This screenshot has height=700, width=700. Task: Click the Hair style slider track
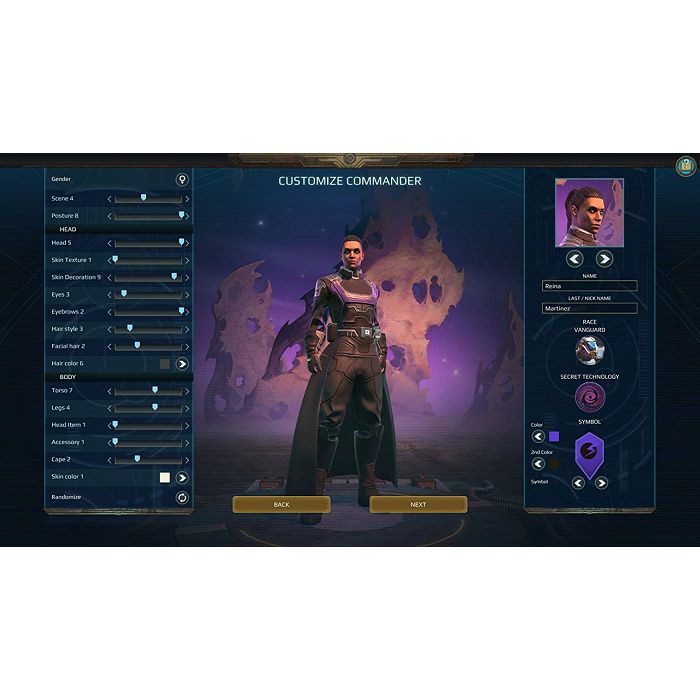pyautogui.click(x=150, y=329)
